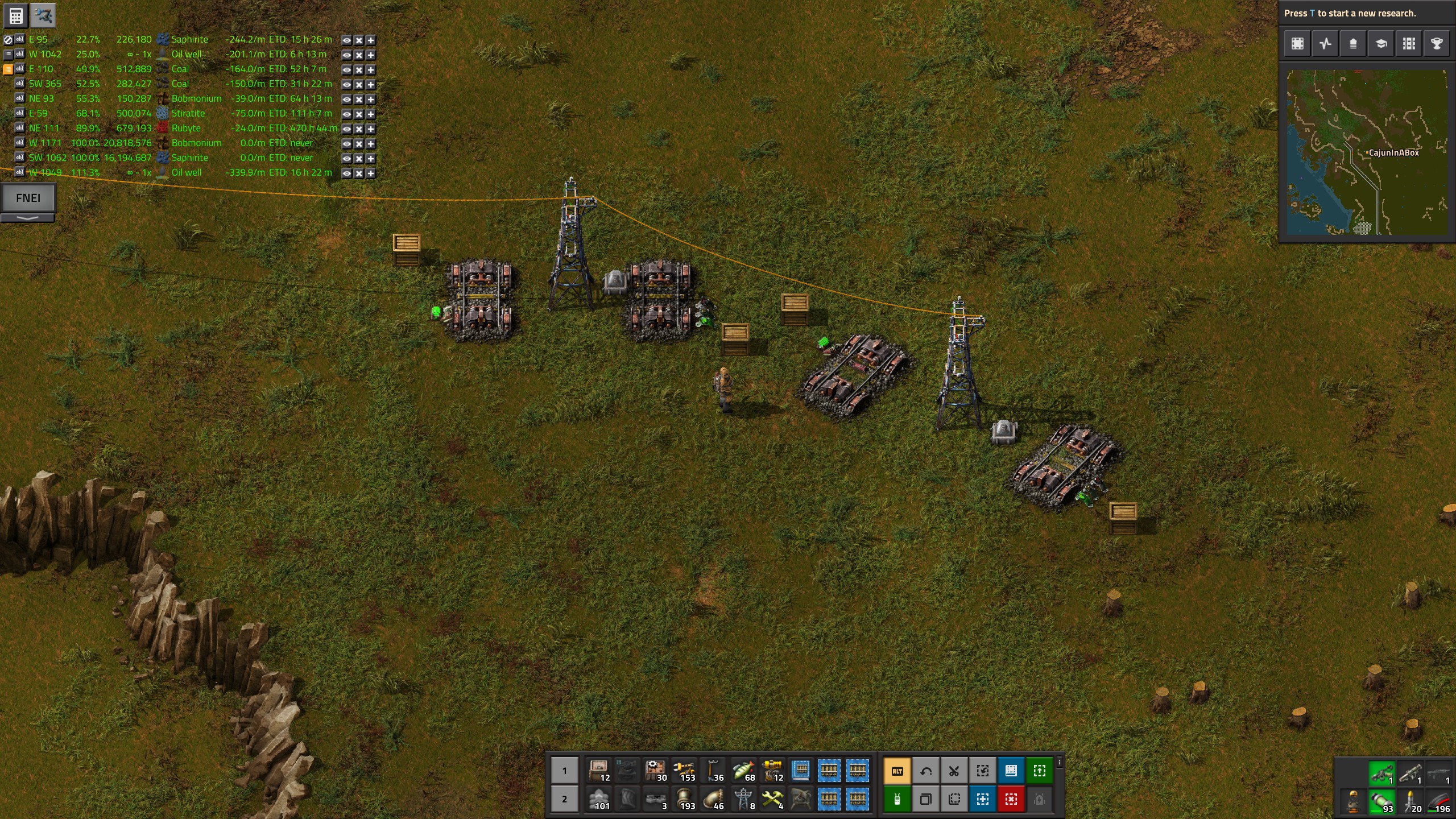Open the train overview button
This screenshot has width=1456, height=819.
[x=1409, y=44]
